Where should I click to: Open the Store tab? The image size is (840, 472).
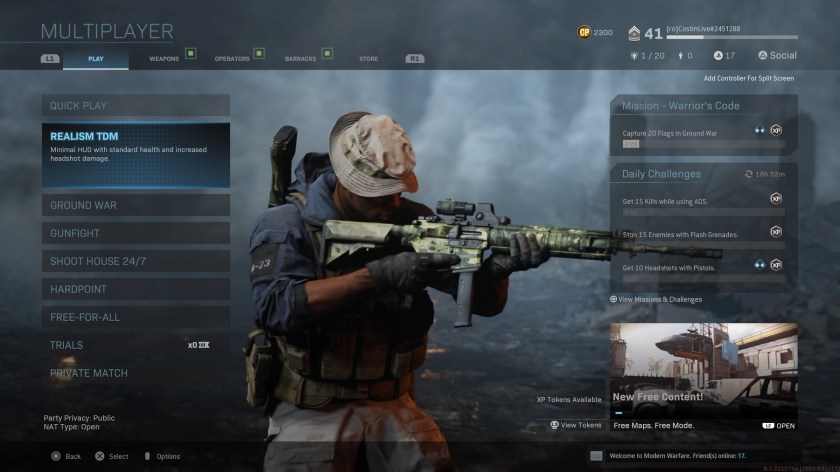click(368, 59)
